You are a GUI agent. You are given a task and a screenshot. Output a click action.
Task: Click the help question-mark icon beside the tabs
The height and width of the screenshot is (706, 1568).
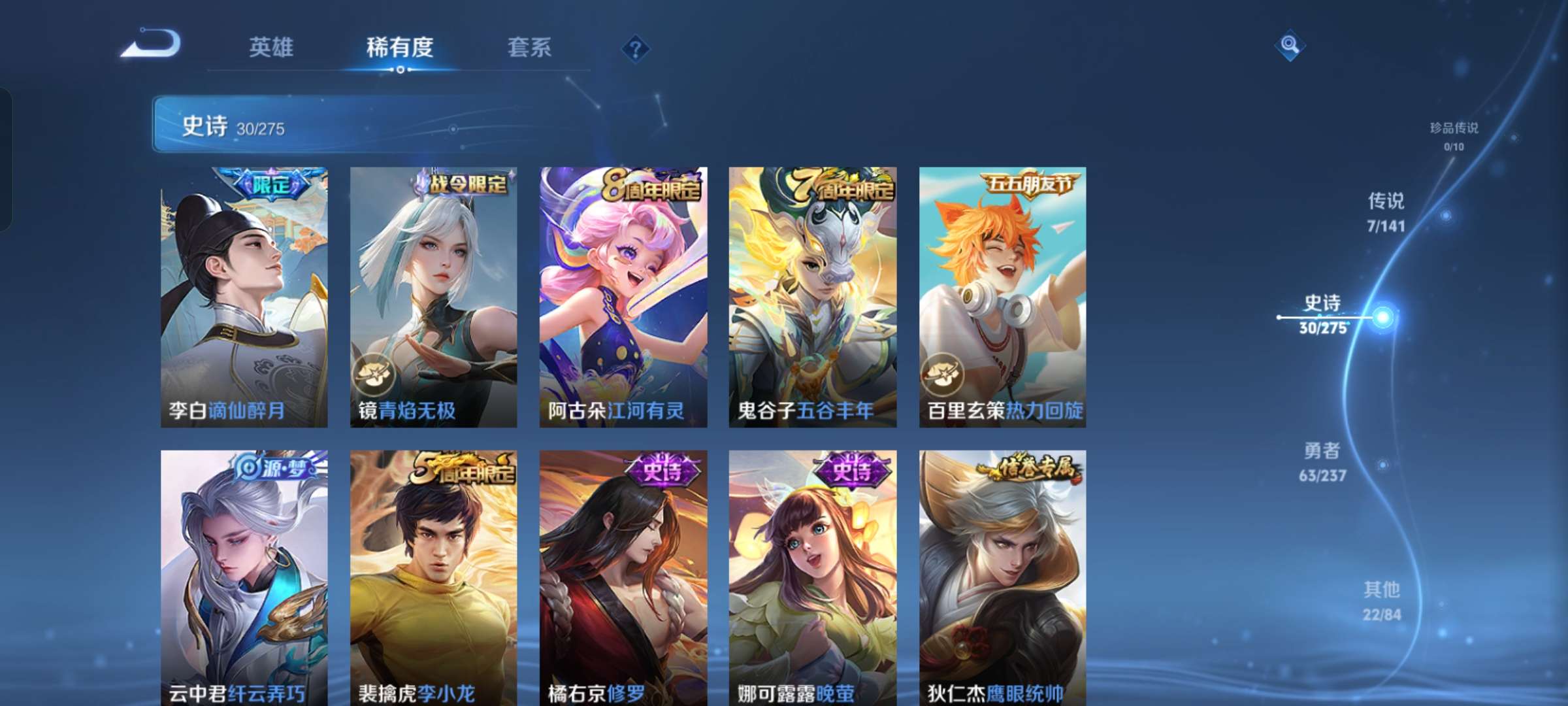(636, 48)
